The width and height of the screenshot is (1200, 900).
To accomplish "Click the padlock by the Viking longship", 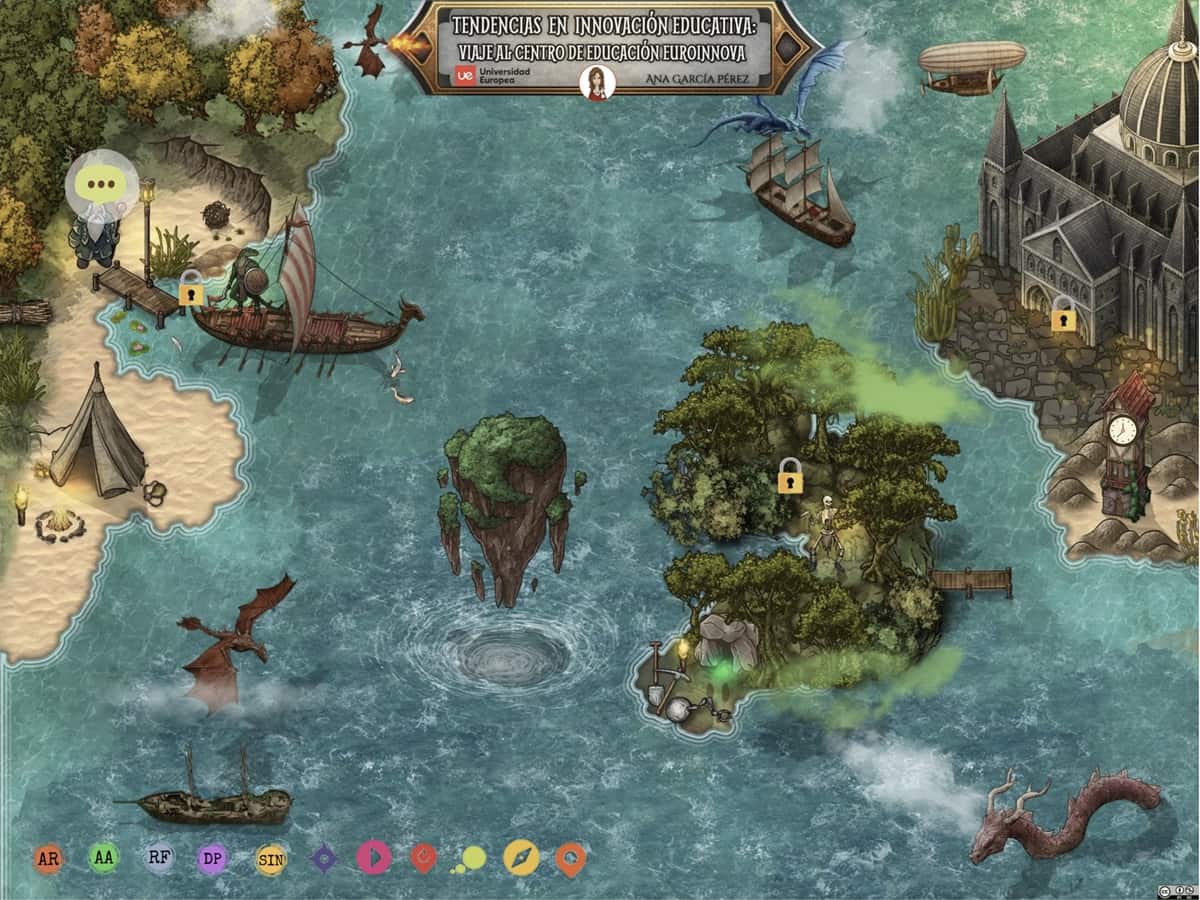I will click(191, 291).
